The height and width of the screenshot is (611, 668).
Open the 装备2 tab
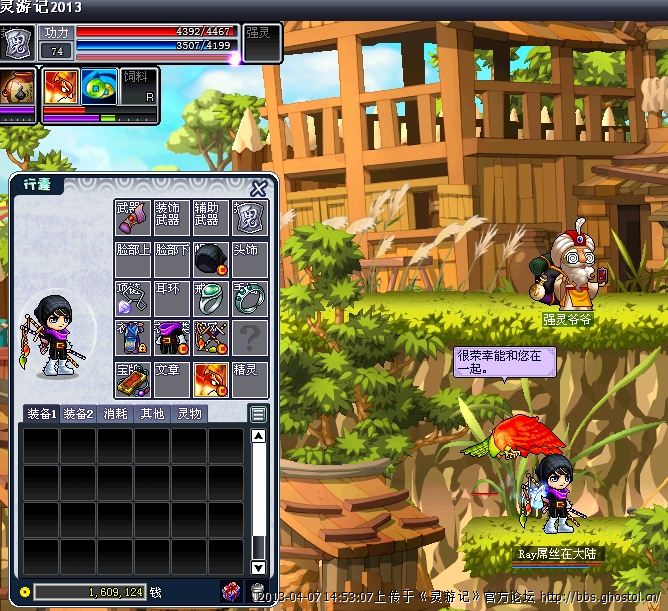[x=78, y=413]
